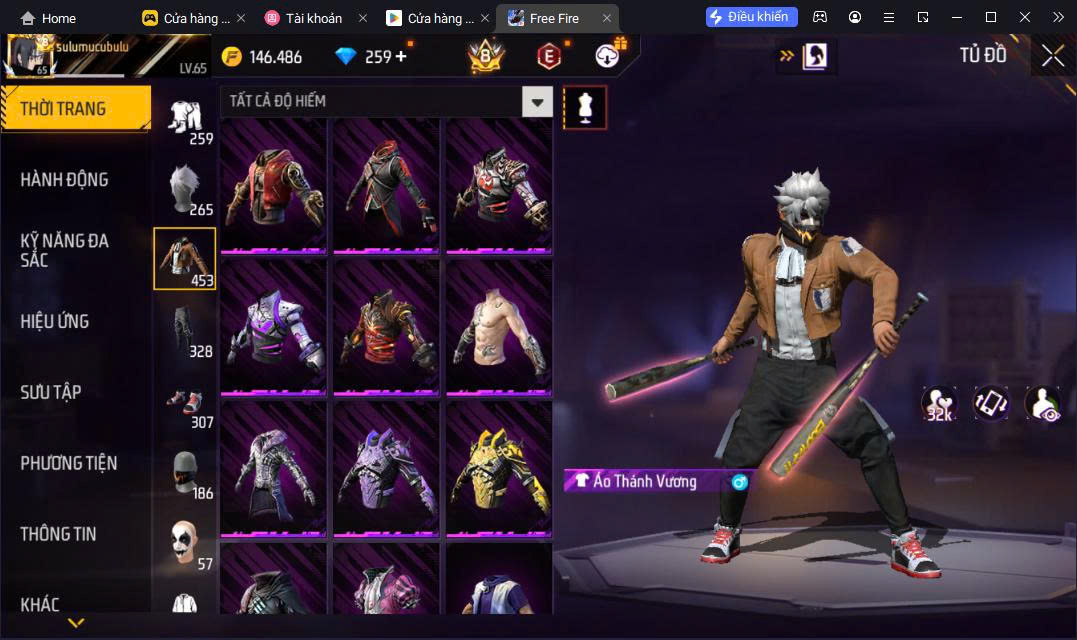Open the face mask subcategory showing 186
Viewport: 1077px width, 640px height.
click(x=185, y=472)
